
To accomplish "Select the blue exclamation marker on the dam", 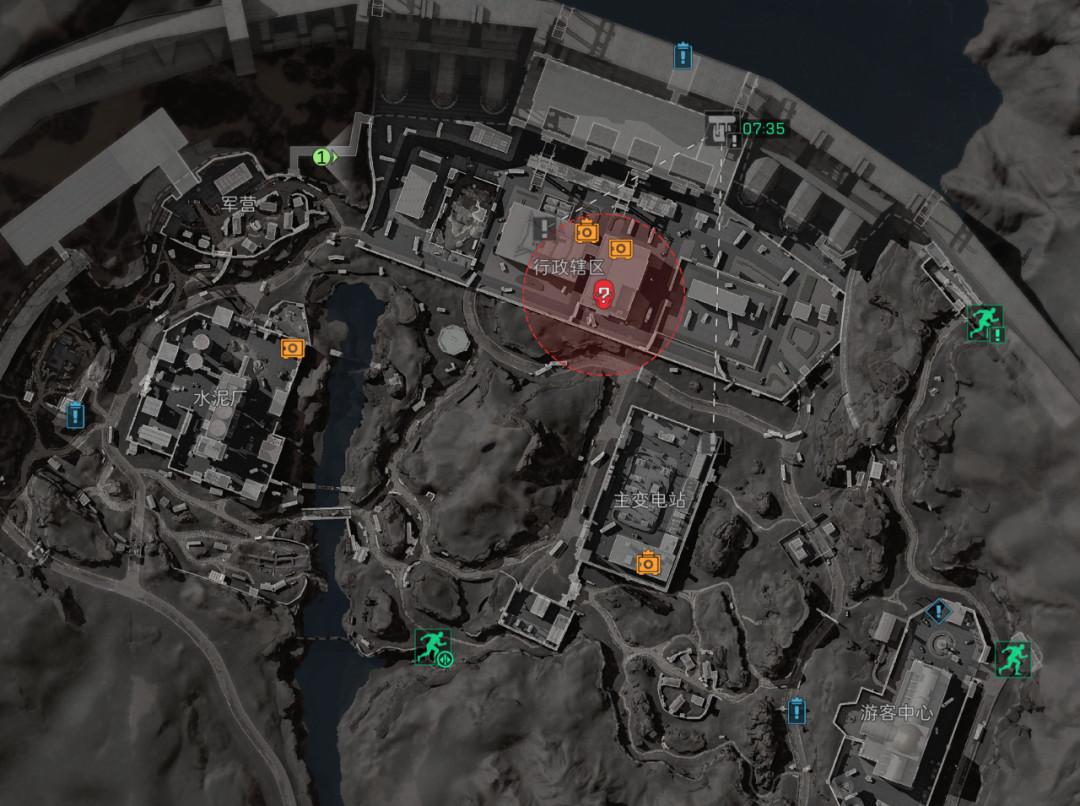I will [683, 54].
